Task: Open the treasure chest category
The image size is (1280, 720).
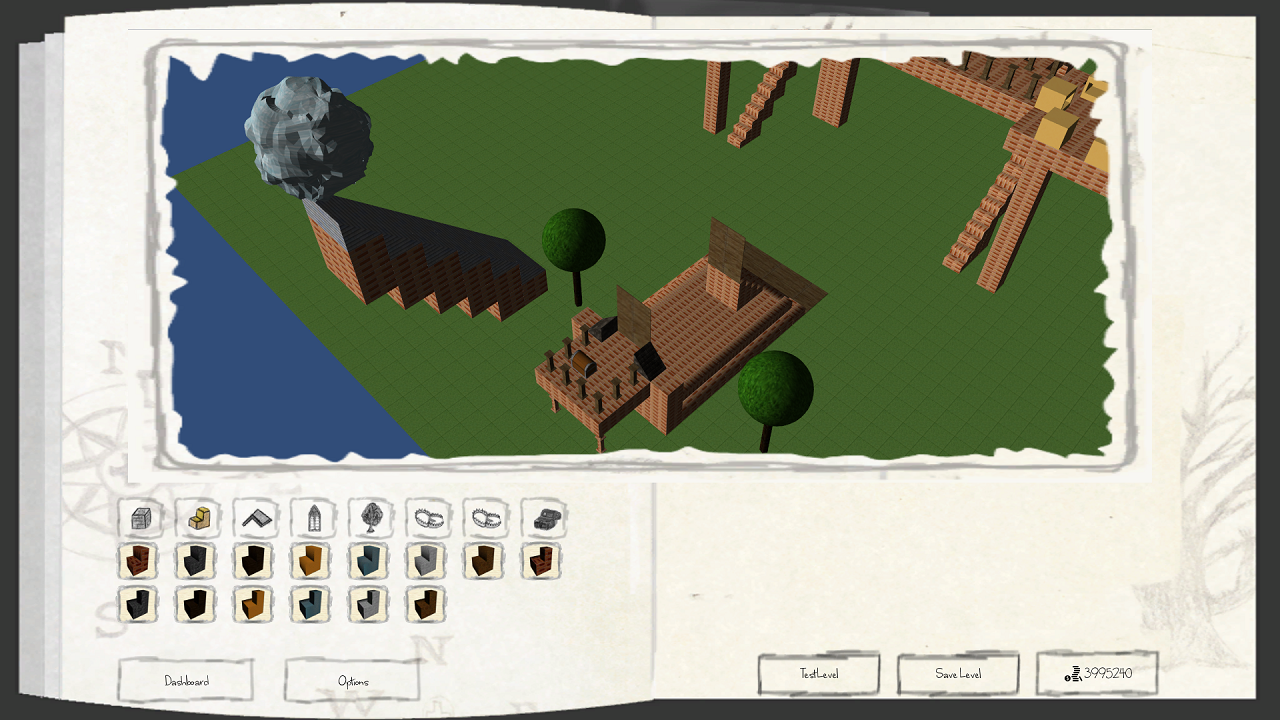Action: click(544, 519)
